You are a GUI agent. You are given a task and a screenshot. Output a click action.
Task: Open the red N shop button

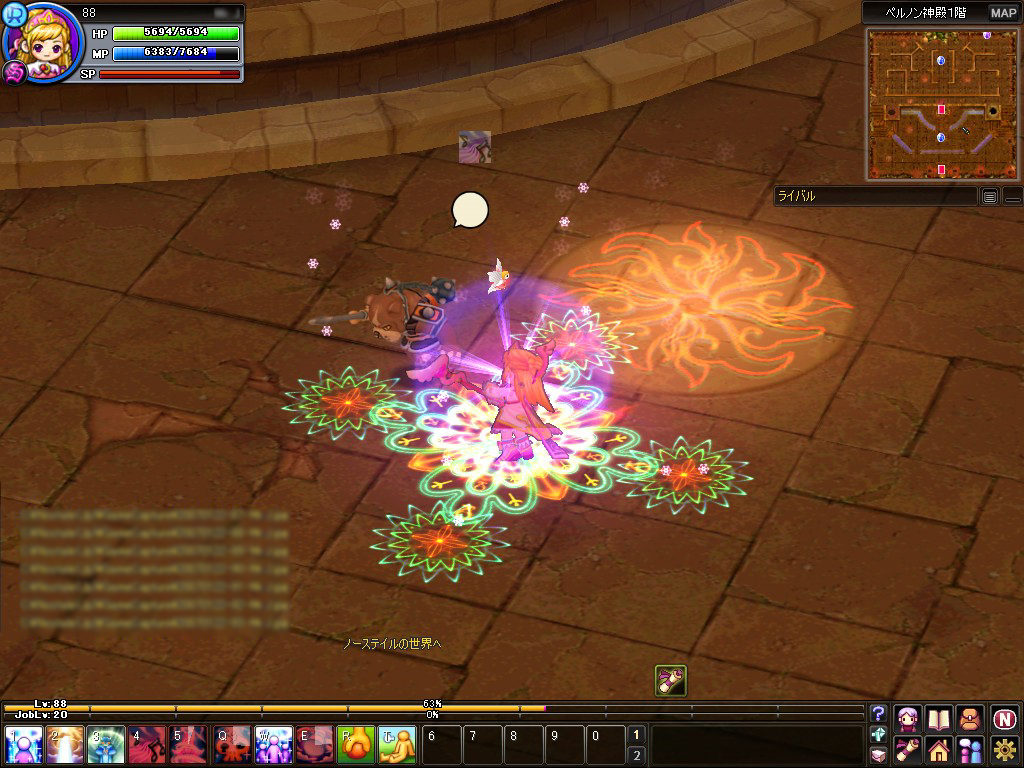1004,718
